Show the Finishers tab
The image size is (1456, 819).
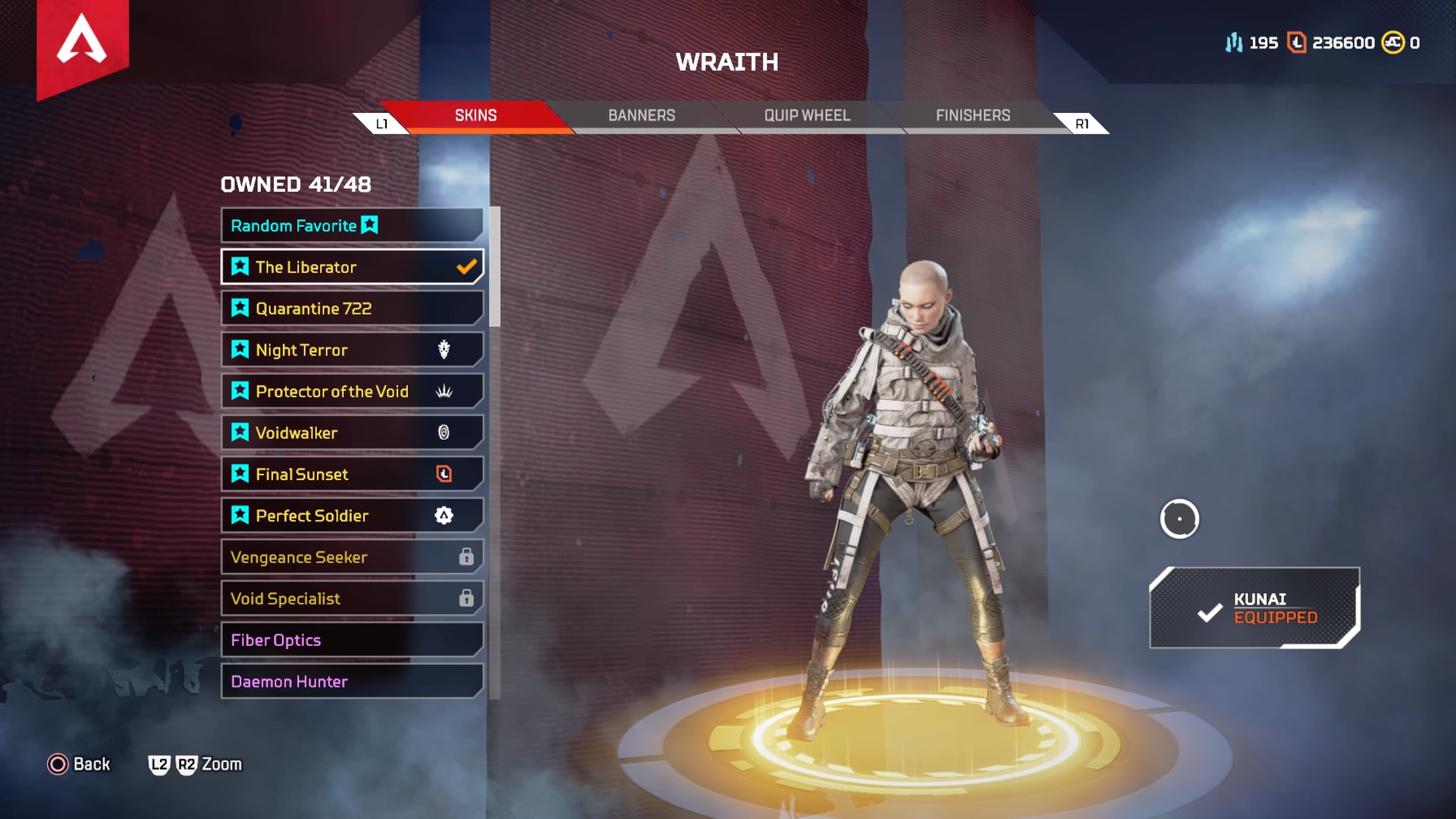[972, 115]
